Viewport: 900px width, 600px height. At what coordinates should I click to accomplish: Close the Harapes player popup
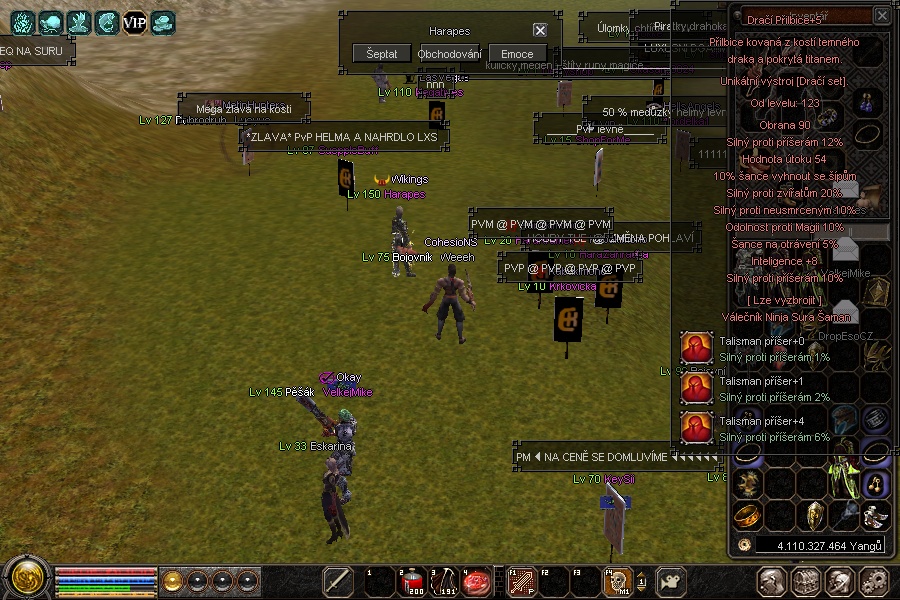point(540,31)
